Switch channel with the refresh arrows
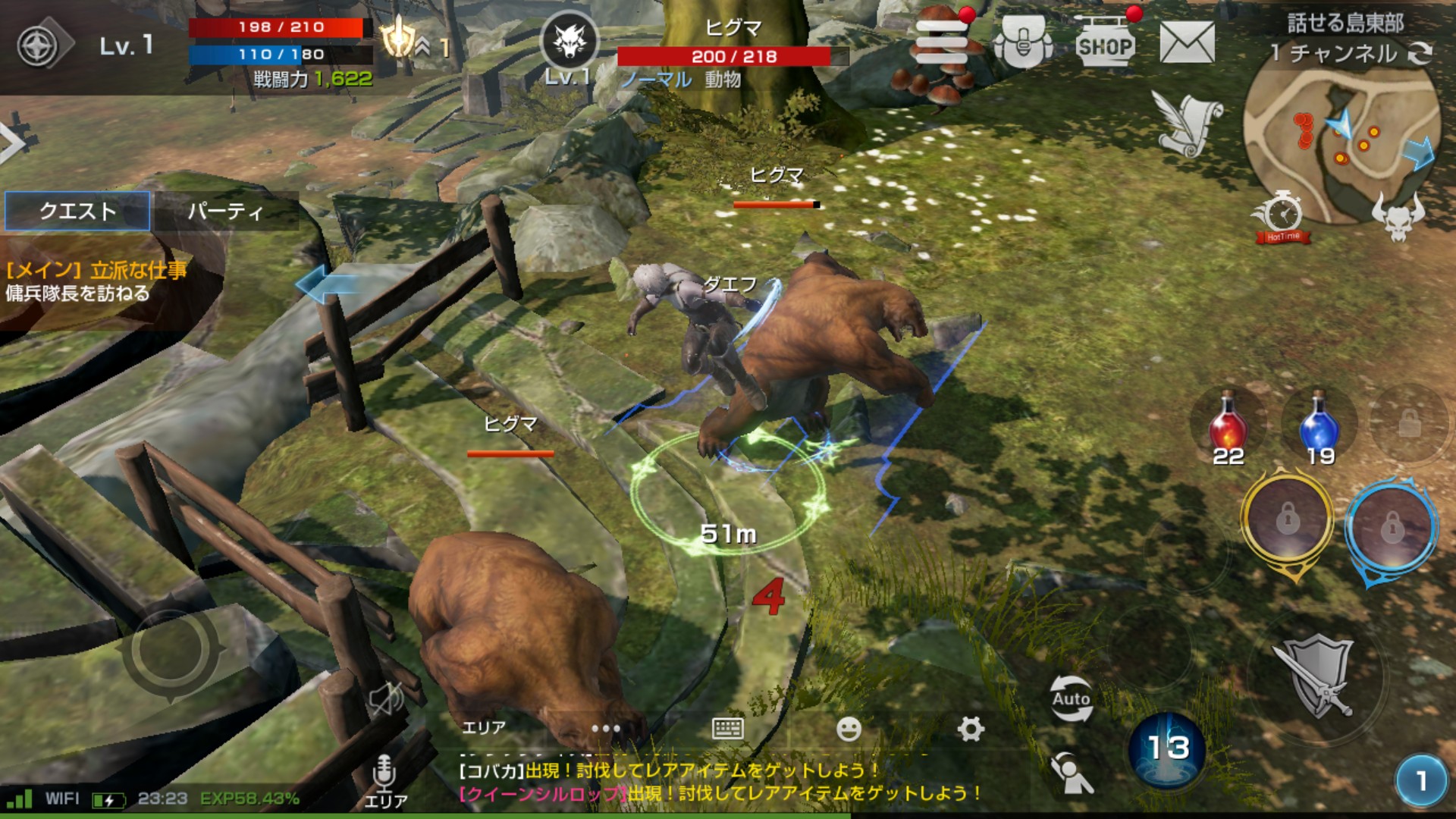 coord(1420,53)
